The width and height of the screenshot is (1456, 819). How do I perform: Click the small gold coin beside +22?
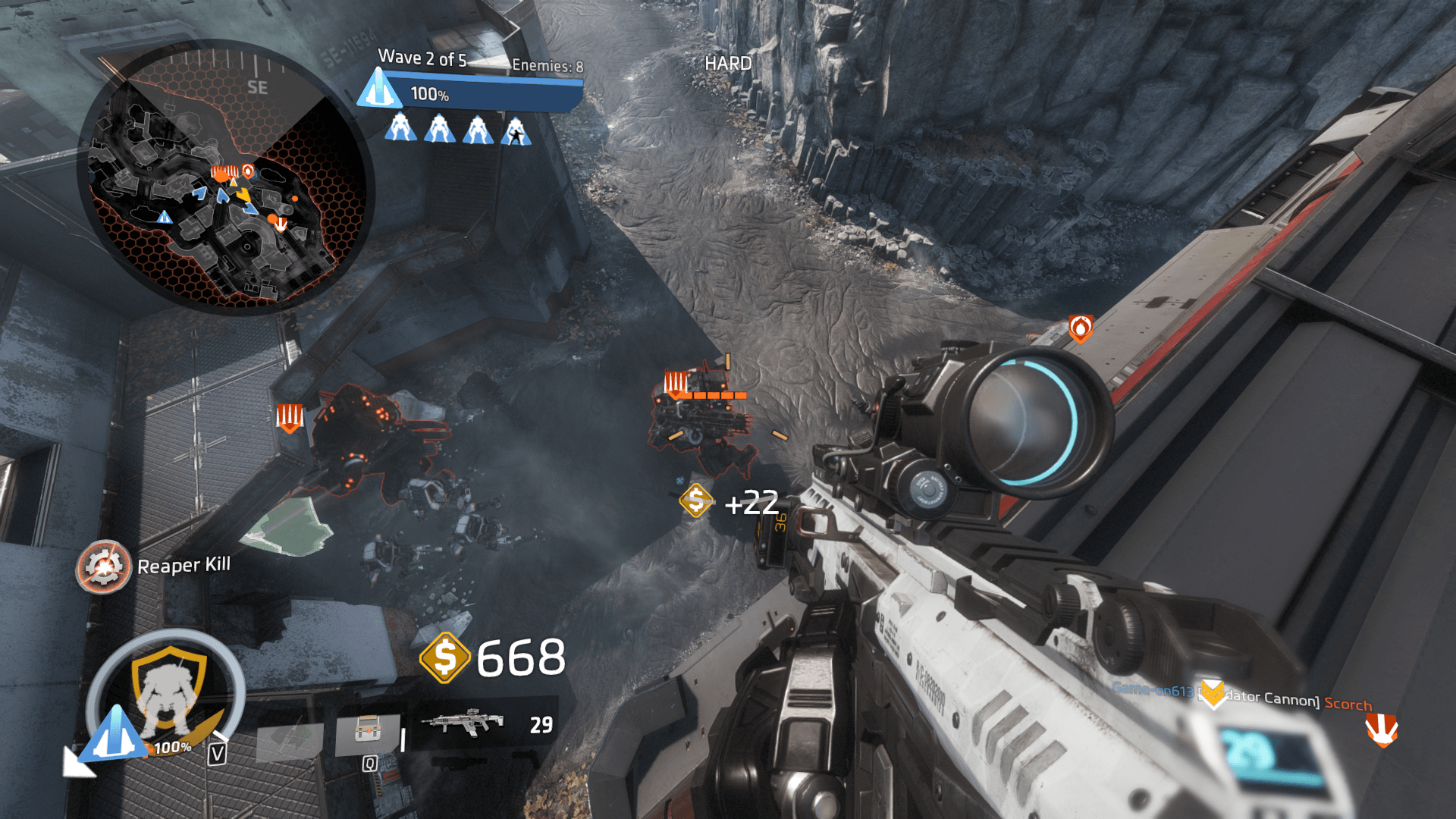pos(696,501)
